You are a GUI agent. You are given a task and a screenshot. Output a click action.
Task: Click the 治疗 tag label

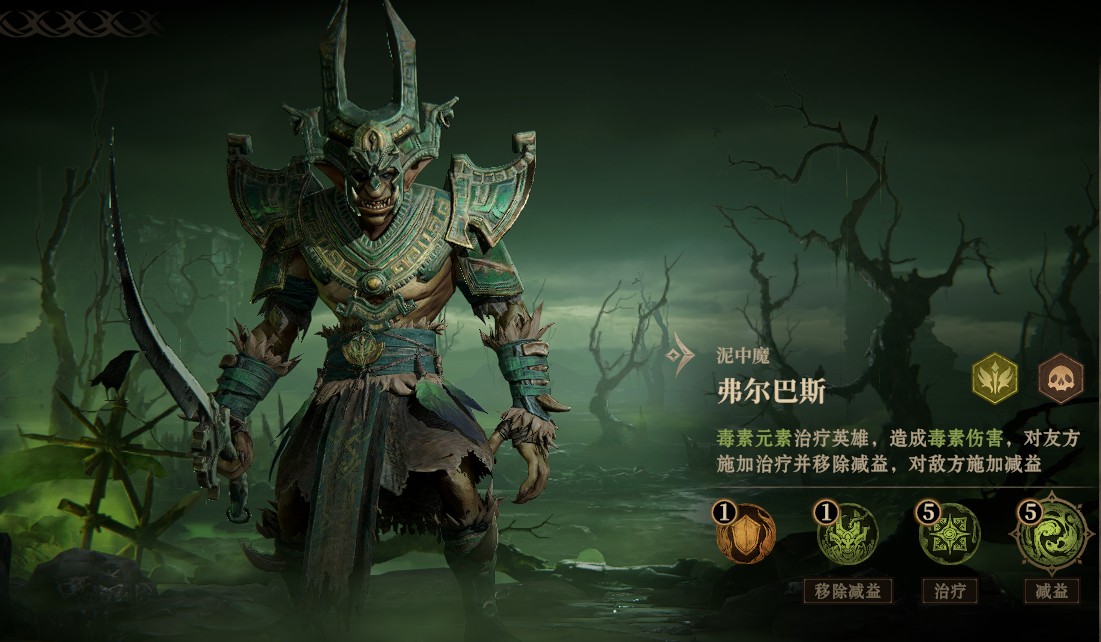click(950, 591)
